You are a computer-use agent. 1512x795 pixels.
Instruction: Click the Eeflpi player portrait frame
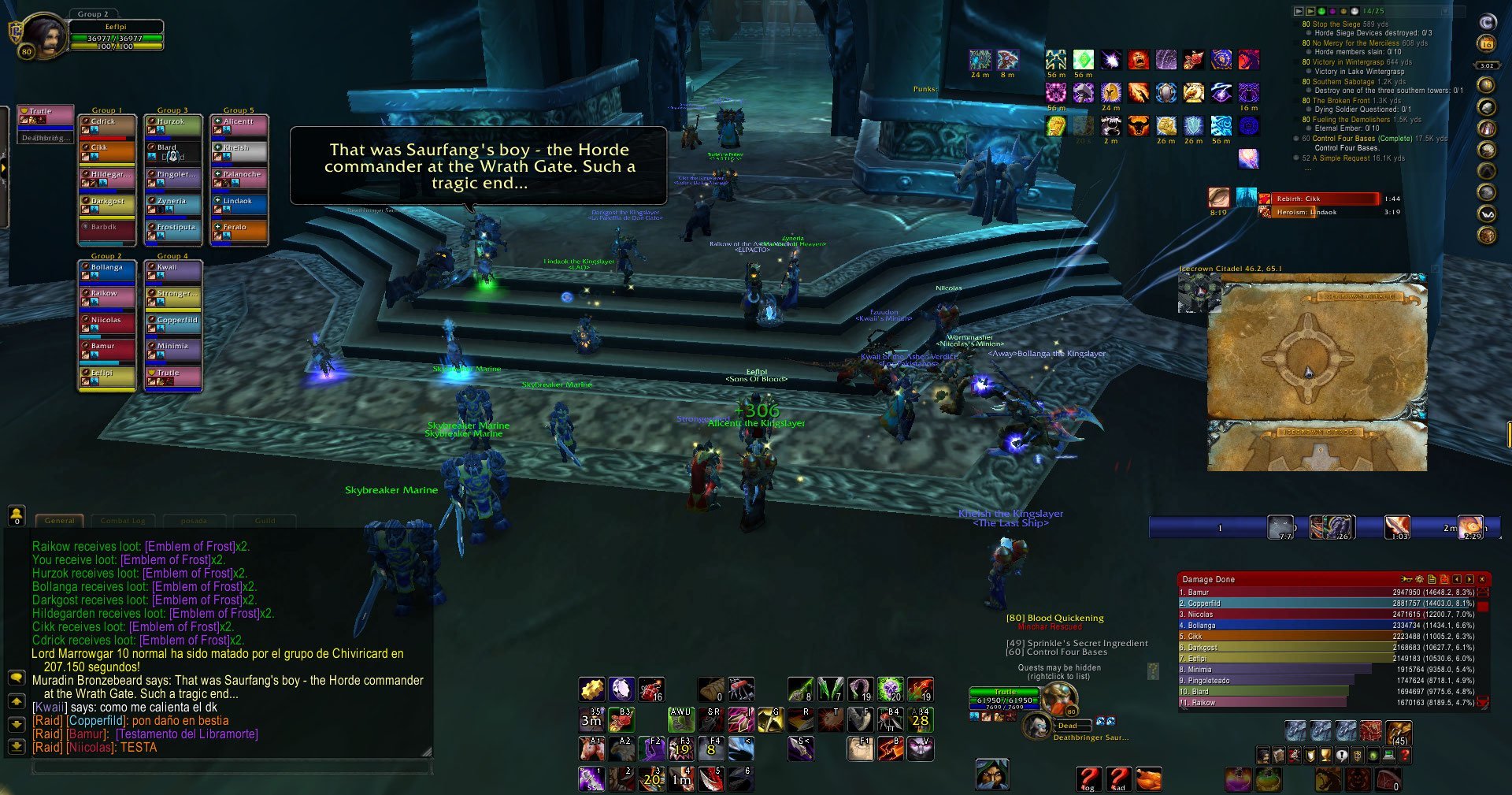(45, 37)
